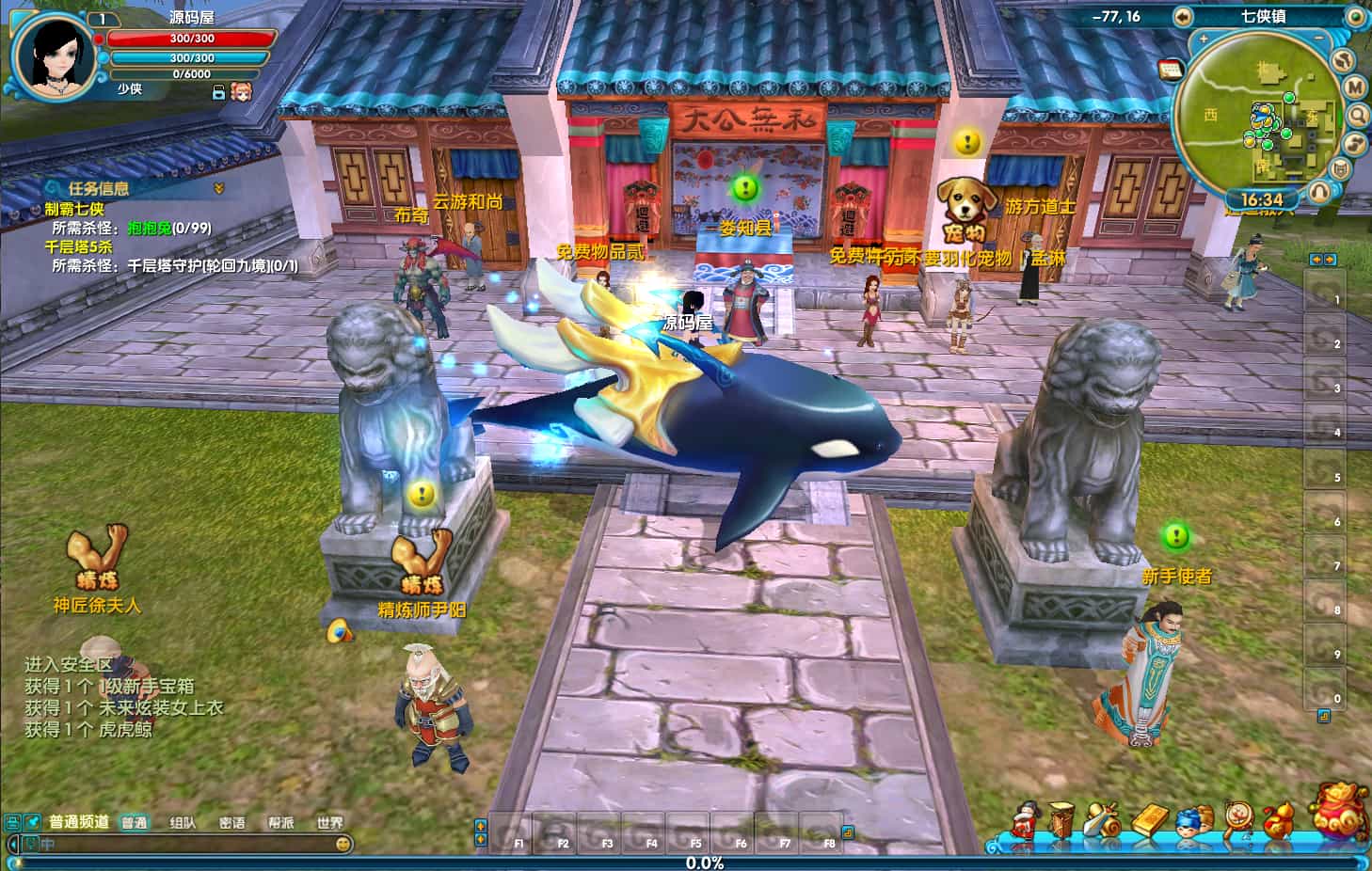Switch to the 世界 chat tab
This screenshot has height=871, width=1372.
pos(330,821)
